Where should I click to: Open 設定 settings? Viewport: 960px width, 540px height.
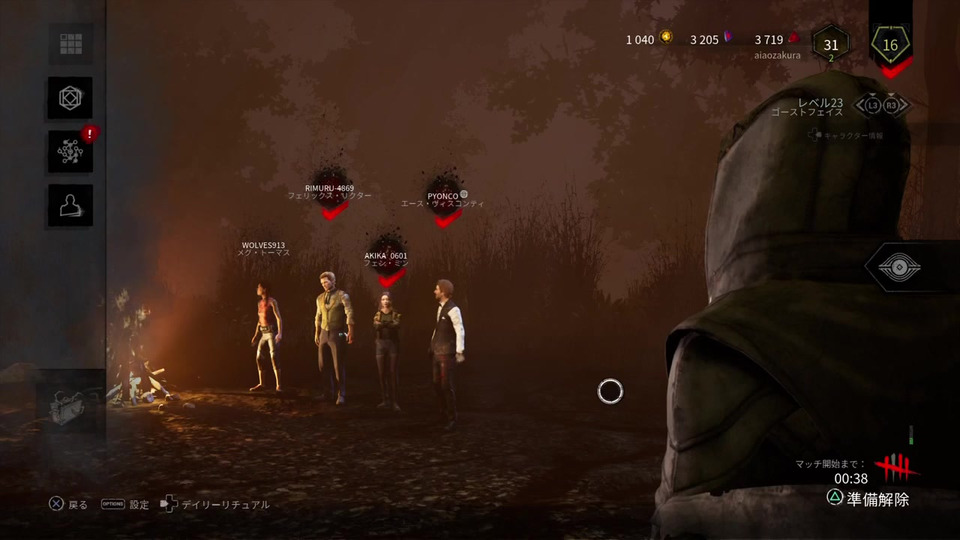(x=125, y=505)
